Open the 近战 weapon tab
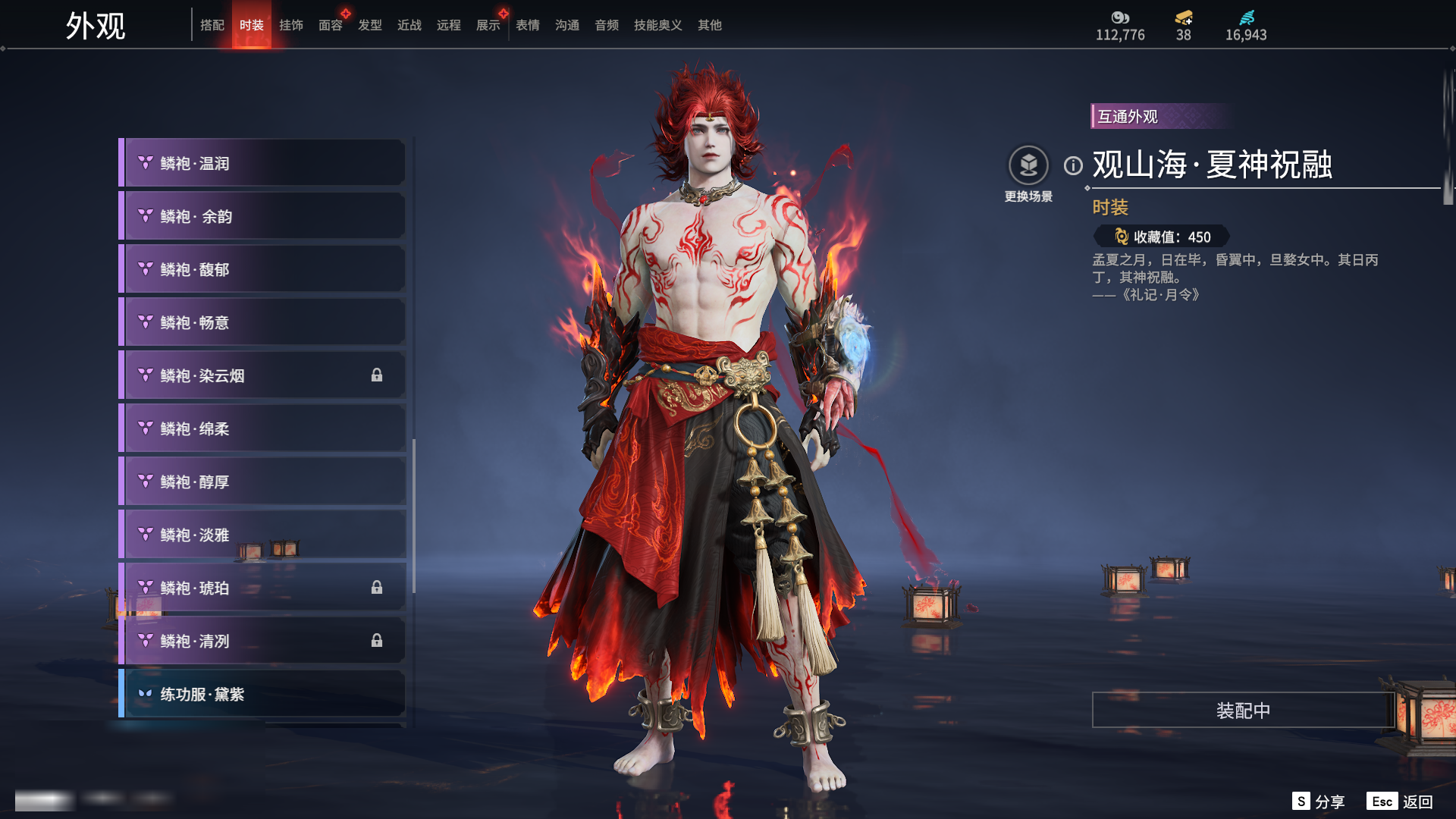 (409, 25)
